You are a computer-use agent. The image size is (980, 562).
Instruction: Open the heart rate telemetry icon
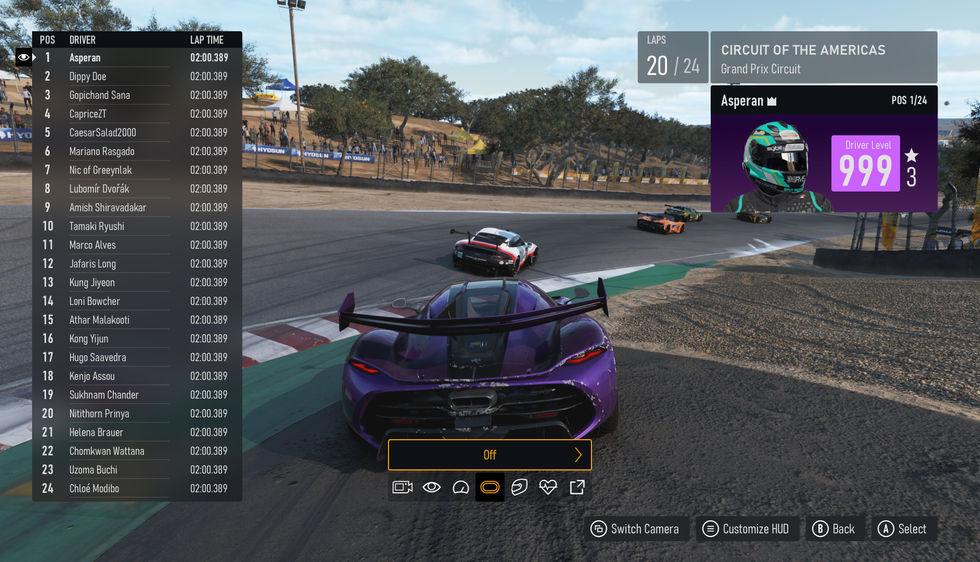pyautogui.click(x=548, y=487)
